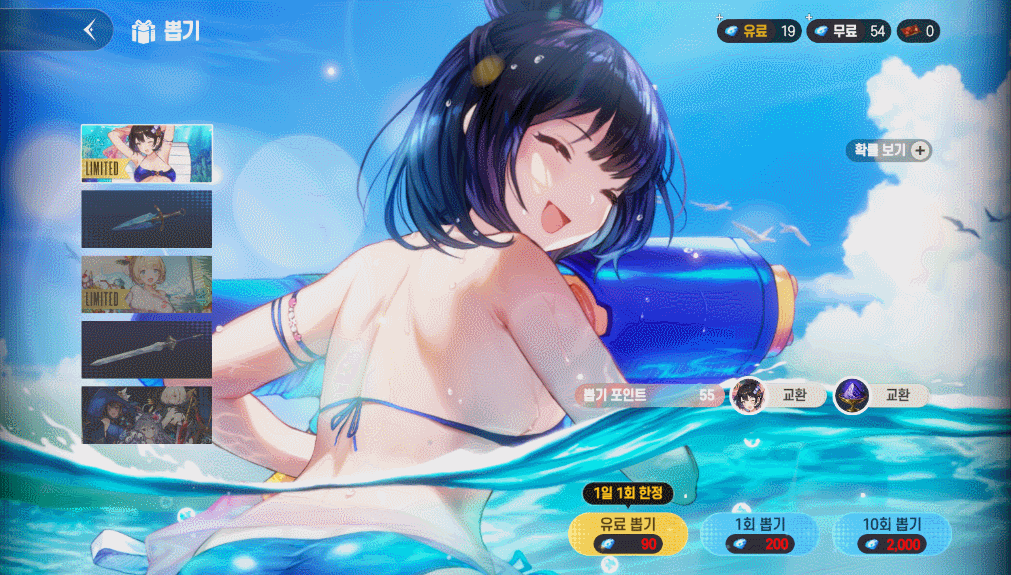Exchange points for the dark-haired character
1011x575 pixels.
tap(778, 395)
